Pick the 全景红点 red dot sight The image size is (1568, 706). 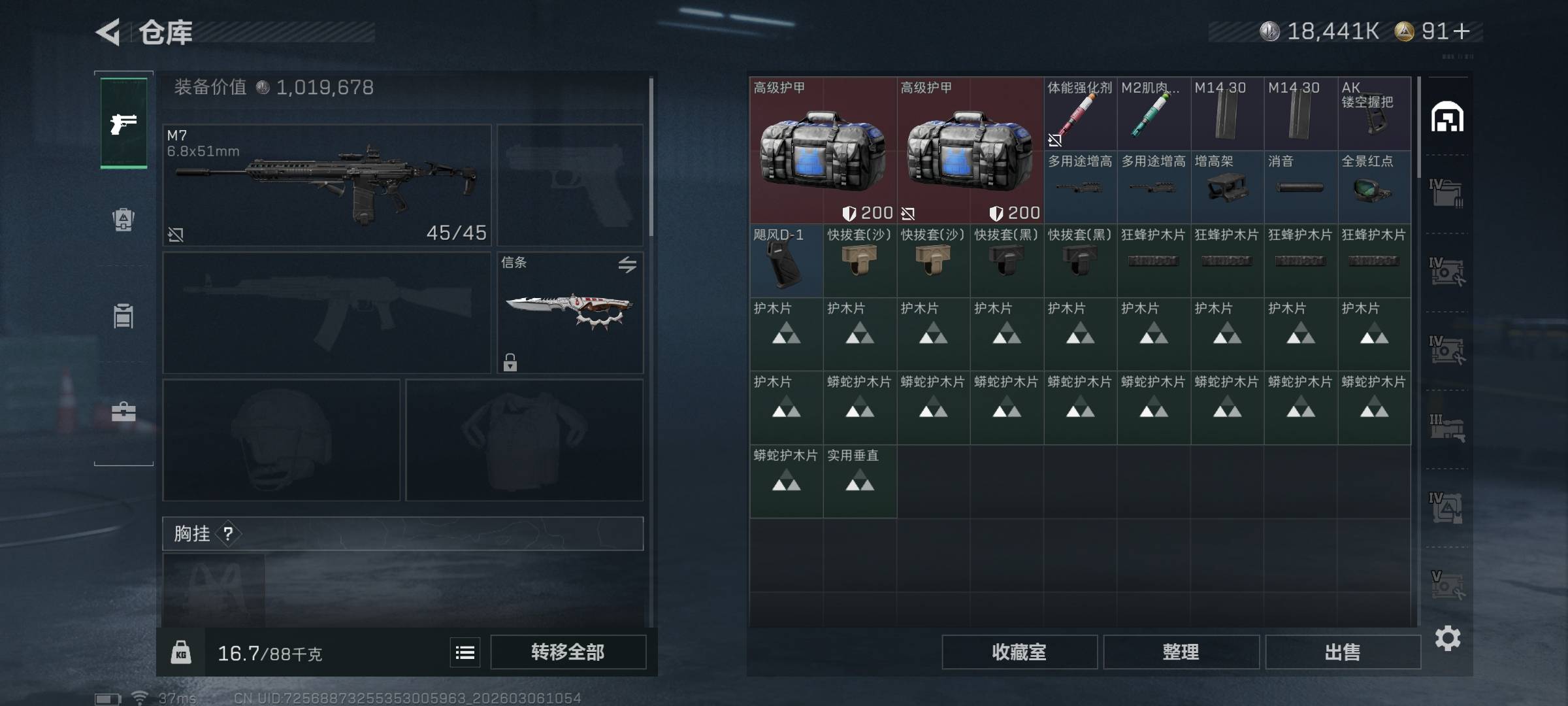click(1374, 187)
